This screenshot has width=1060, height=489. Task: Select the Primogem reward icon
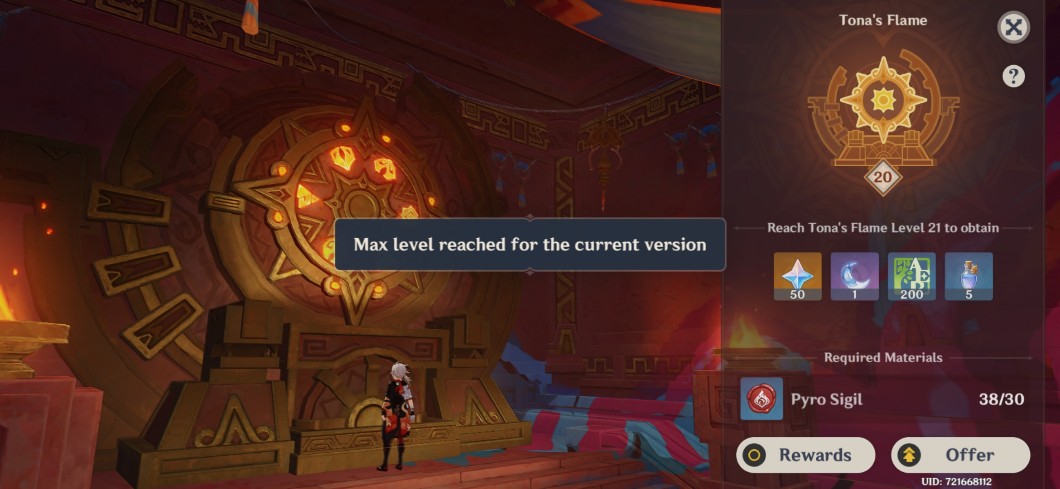[x=797, y=276]
